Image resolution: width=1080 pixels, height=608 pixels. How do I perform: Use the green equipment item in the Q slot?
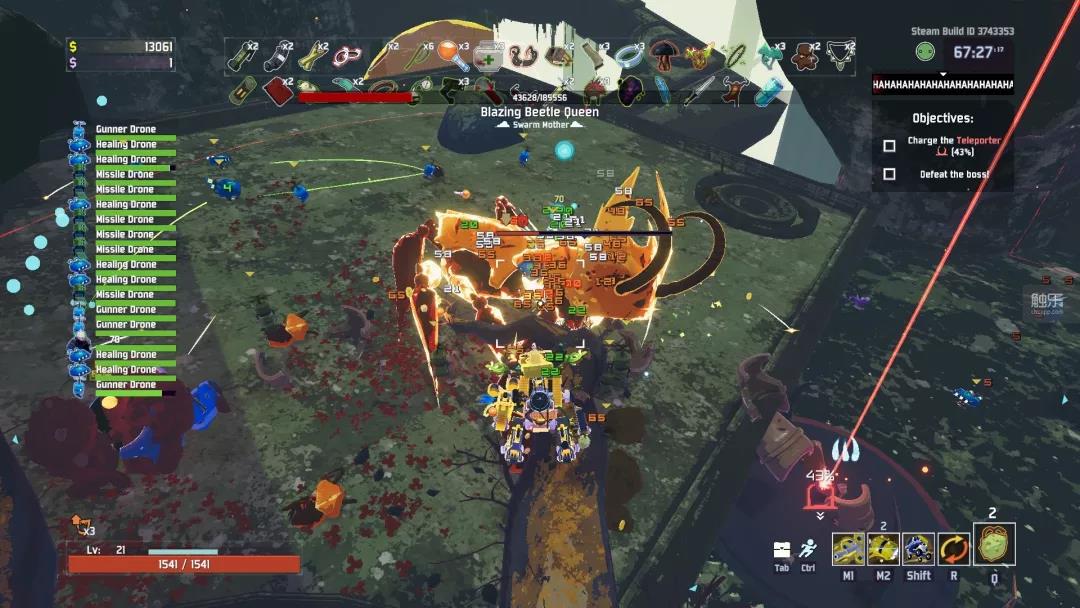994,545
